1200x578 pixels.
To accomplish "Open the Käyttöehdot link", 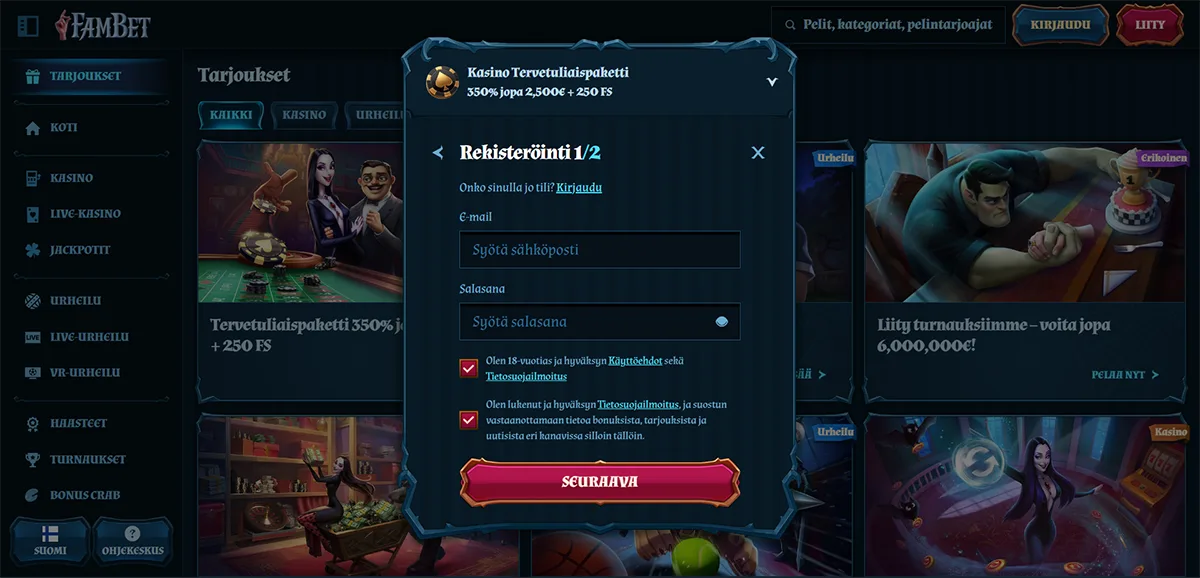I will pos(635,361).
